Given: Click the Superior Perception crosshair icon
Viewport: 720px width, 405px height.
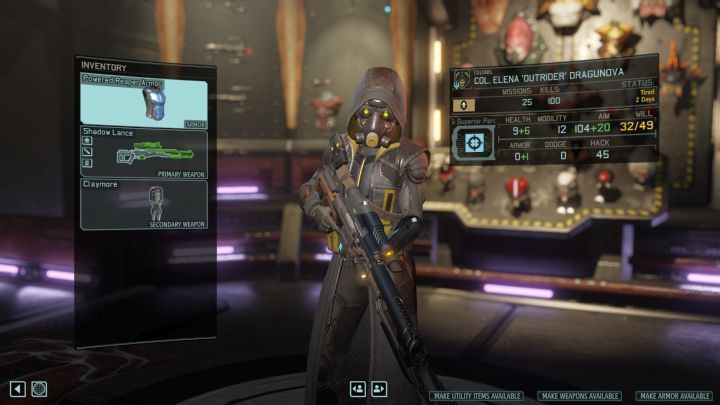Looking at the screenshot, I should pyautogui.click(x=476, y=142).
